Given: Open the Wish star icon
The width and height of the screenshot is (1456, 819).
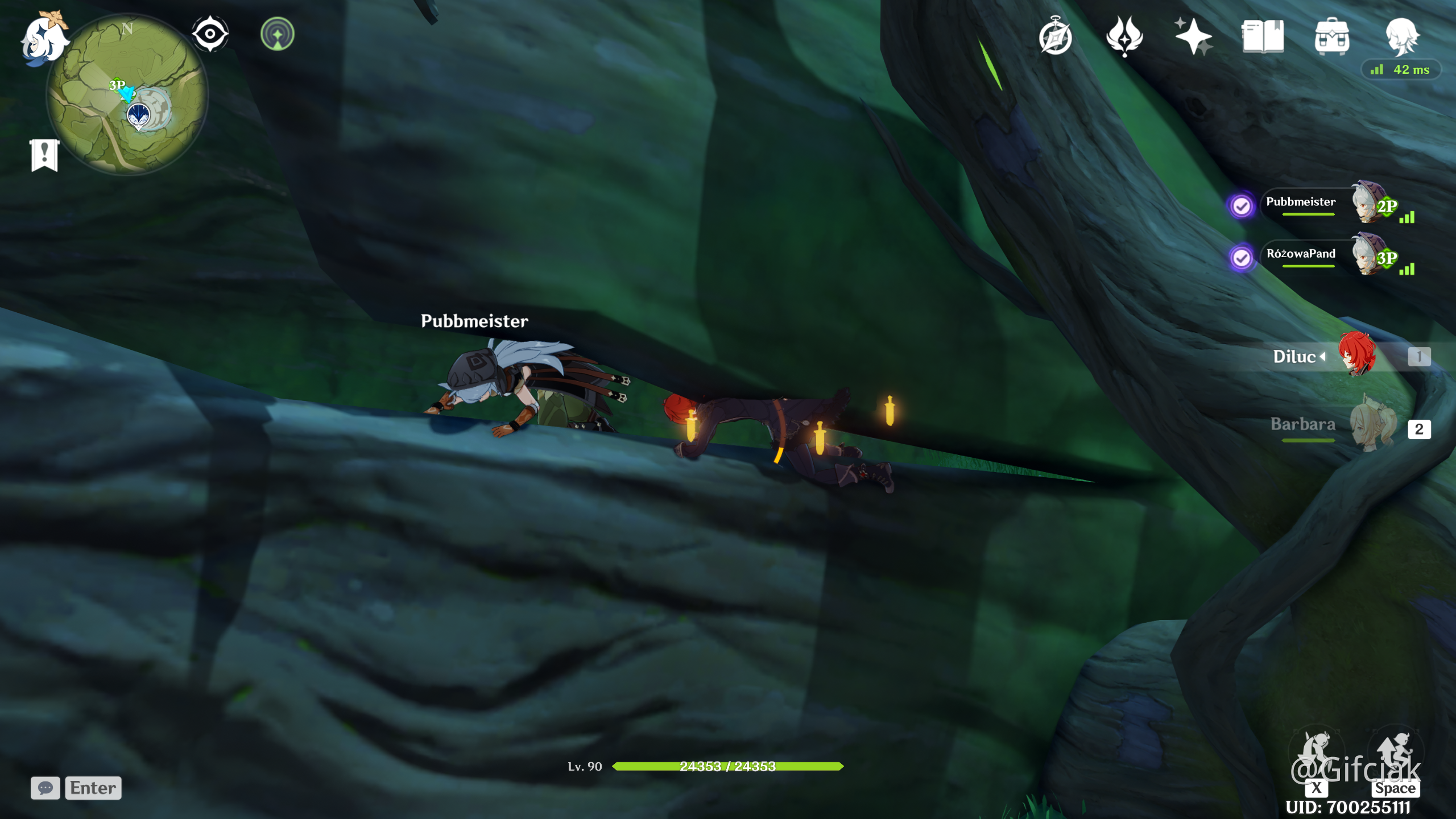Looking at the screenshot, I should [x=1193, y=36].
